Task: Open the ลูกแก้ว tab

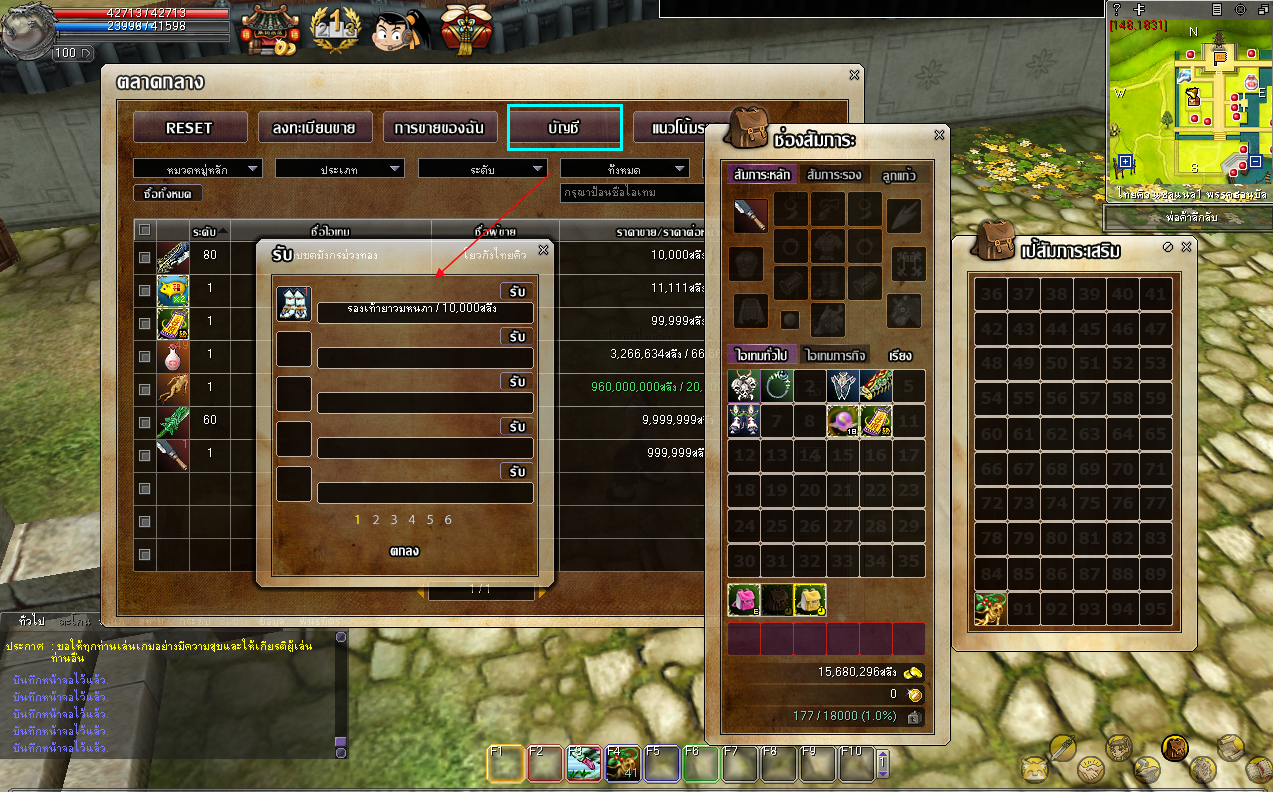Action: coord(898,175)
